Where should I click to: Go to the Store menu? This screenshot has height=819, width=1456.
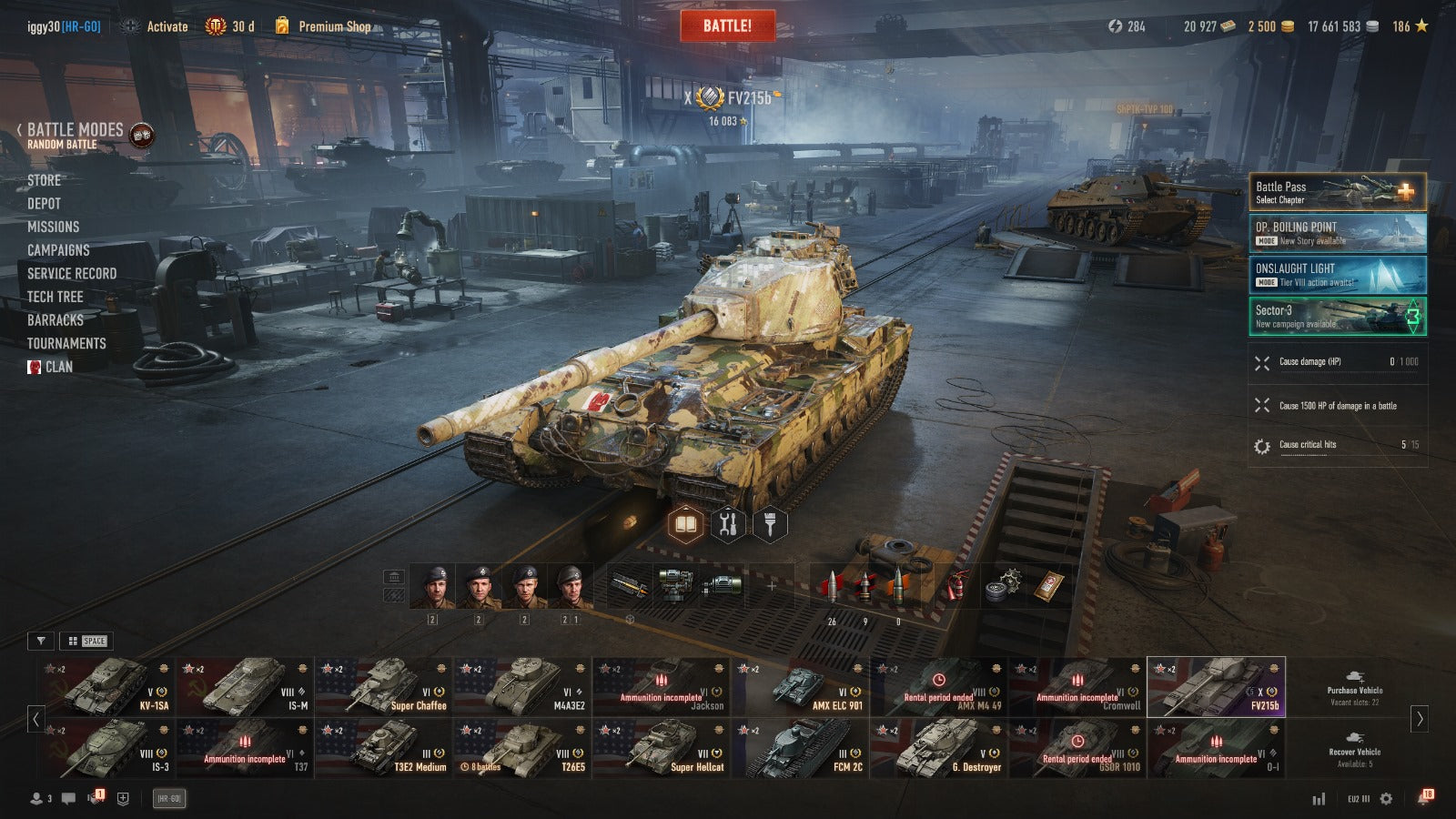(44, 180)
